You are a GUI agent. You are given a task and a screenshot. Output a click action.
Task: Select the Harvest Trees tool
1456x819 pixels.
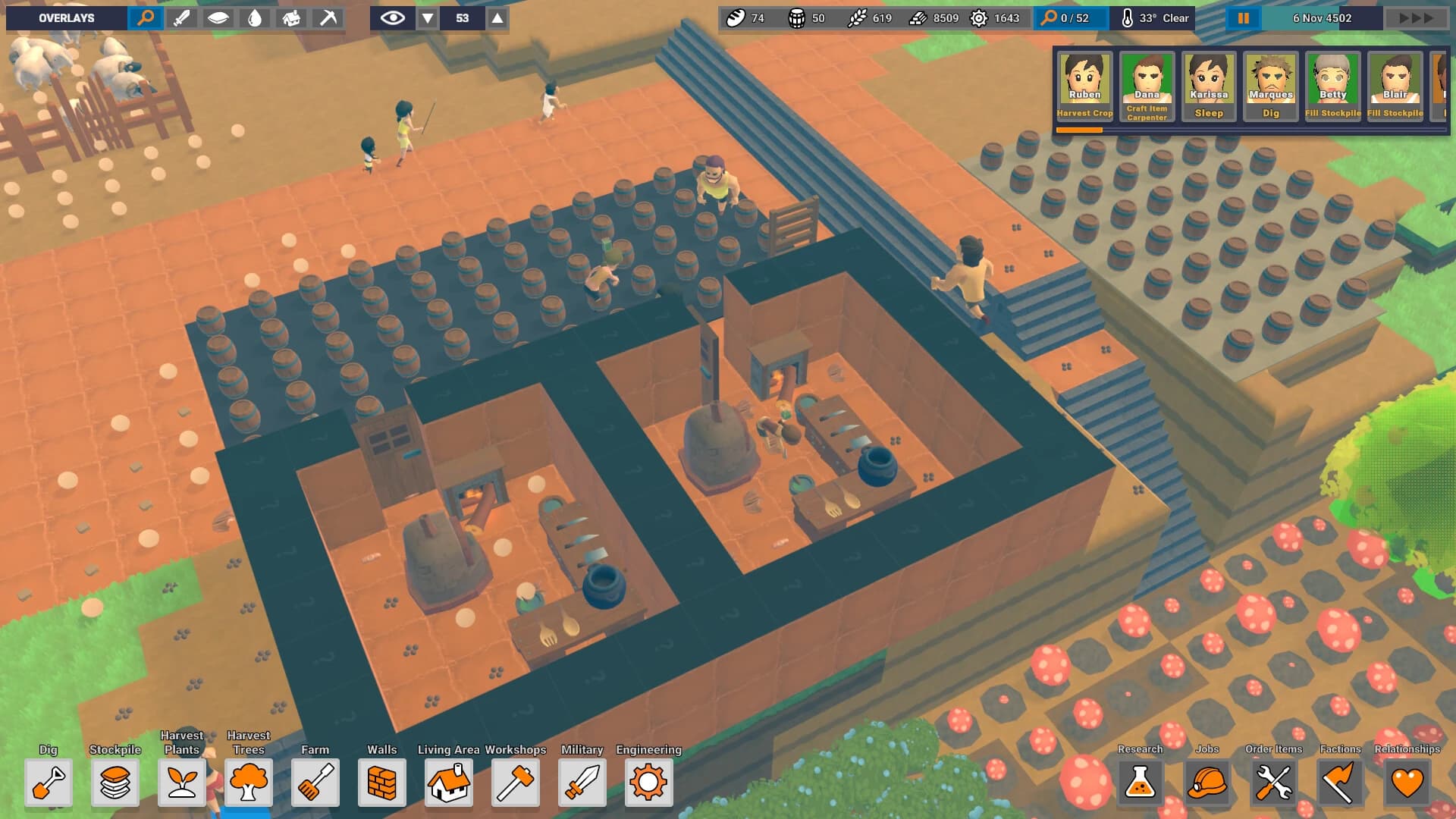249,783
